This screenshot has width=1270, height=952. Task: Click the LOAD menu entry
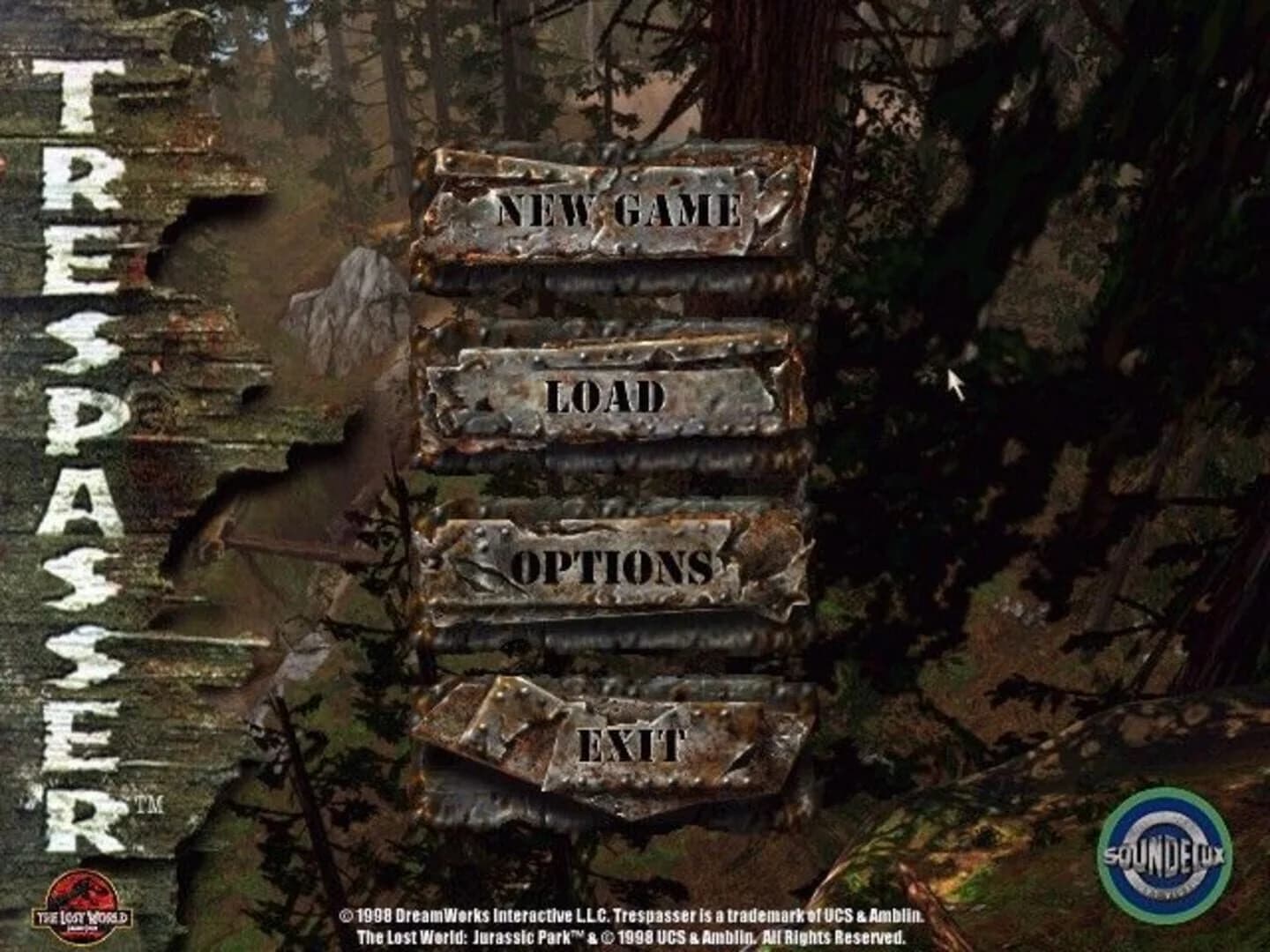tap(609, 397)
